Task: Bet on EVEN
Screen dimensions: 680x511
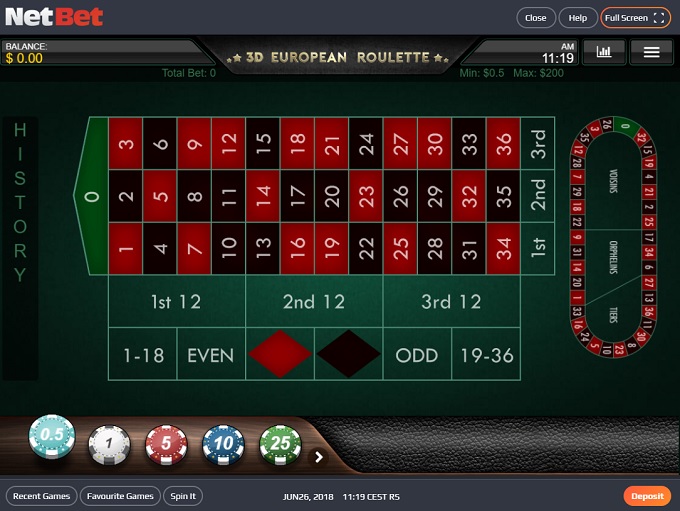Action: coord(211,355)
